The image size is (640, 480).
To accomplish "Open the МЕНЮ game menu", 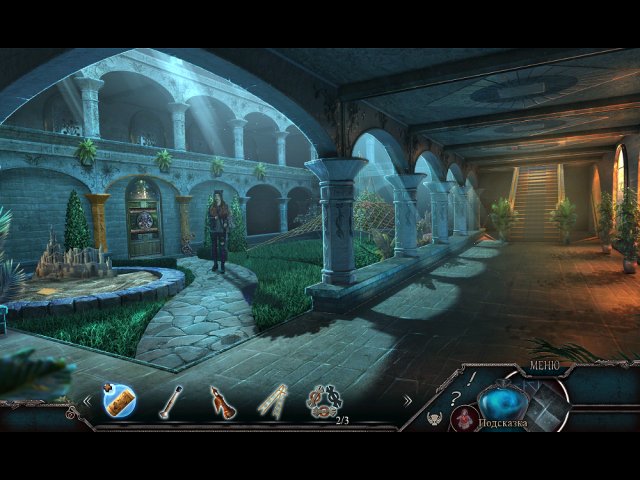I will pyautogui.click(x=544, y=366).
